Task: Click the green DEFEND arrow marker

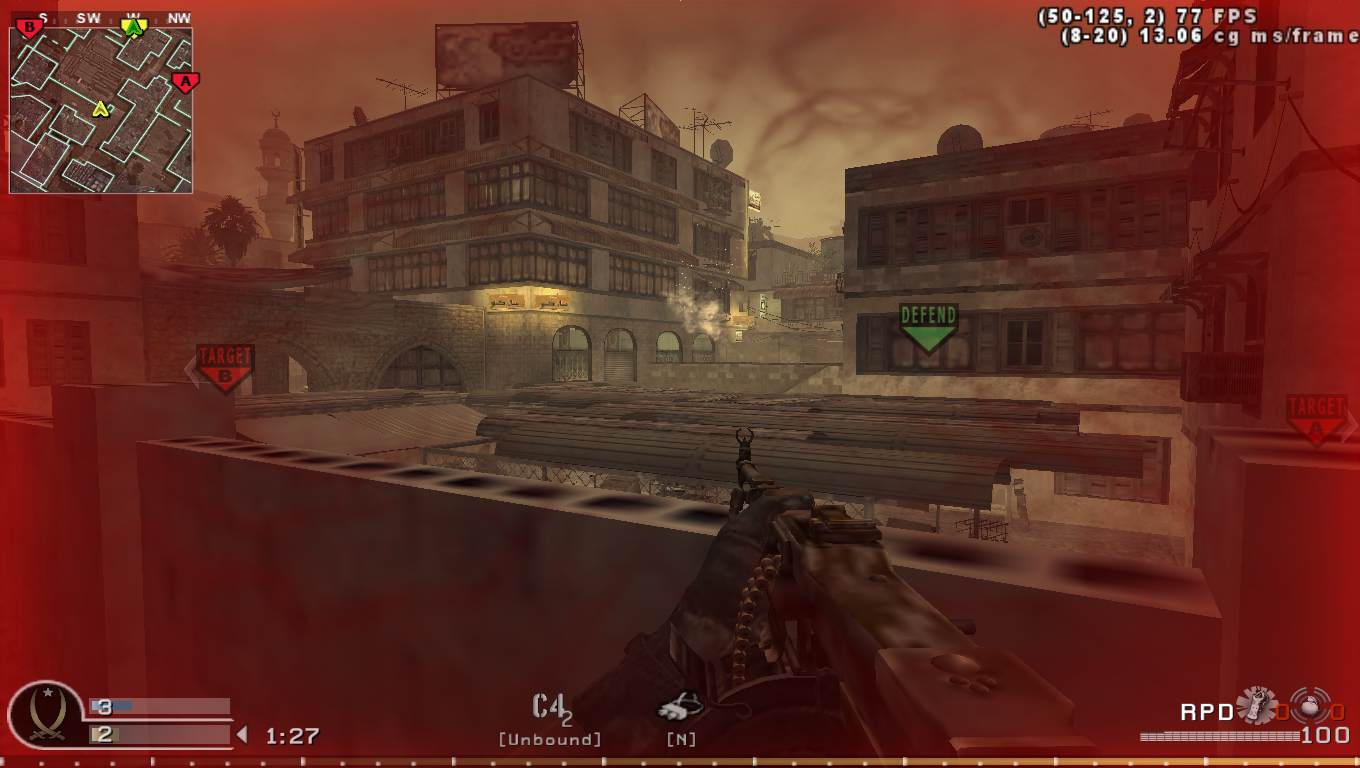Action: tap(929, 323)
